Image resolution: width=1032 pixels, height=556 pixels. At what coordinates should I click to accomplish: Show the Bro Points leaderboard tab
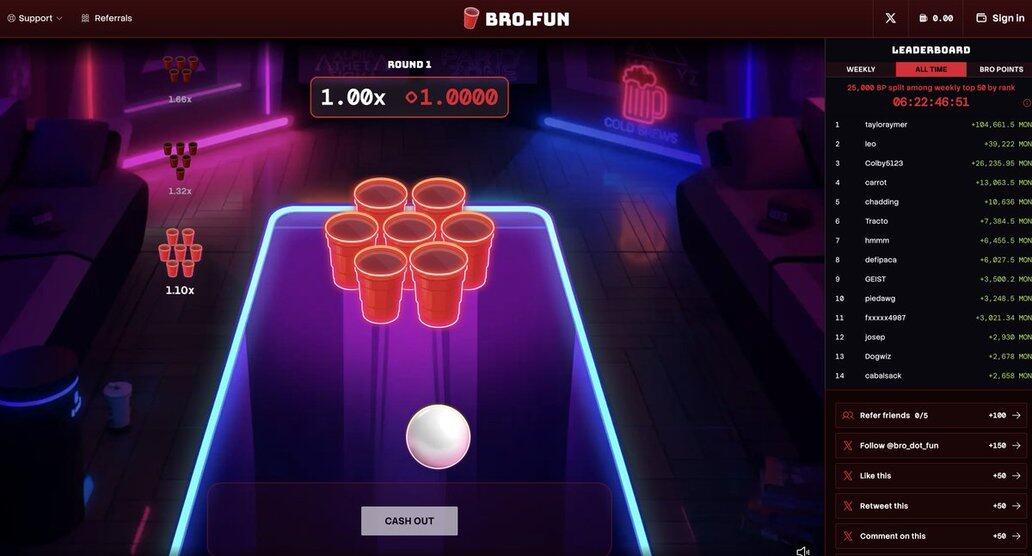click(1000, 69)
